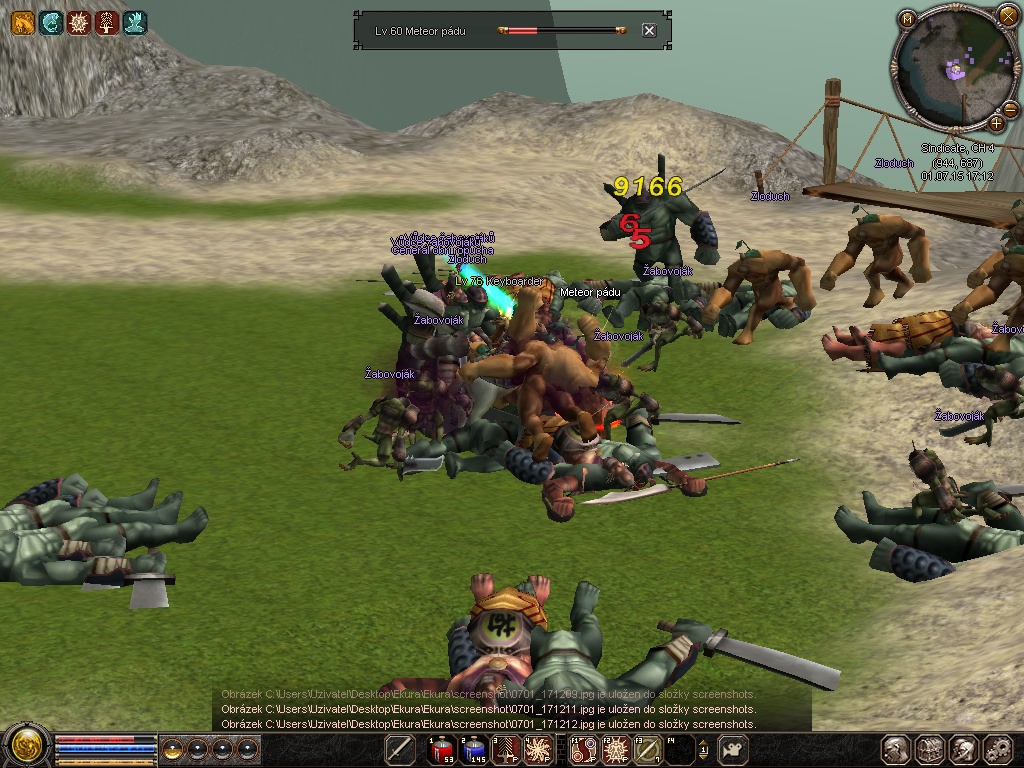Close the Meteor pádu target bar
Screen dimensions: 1024x768
pyautogui.click(x=649, y=31)
